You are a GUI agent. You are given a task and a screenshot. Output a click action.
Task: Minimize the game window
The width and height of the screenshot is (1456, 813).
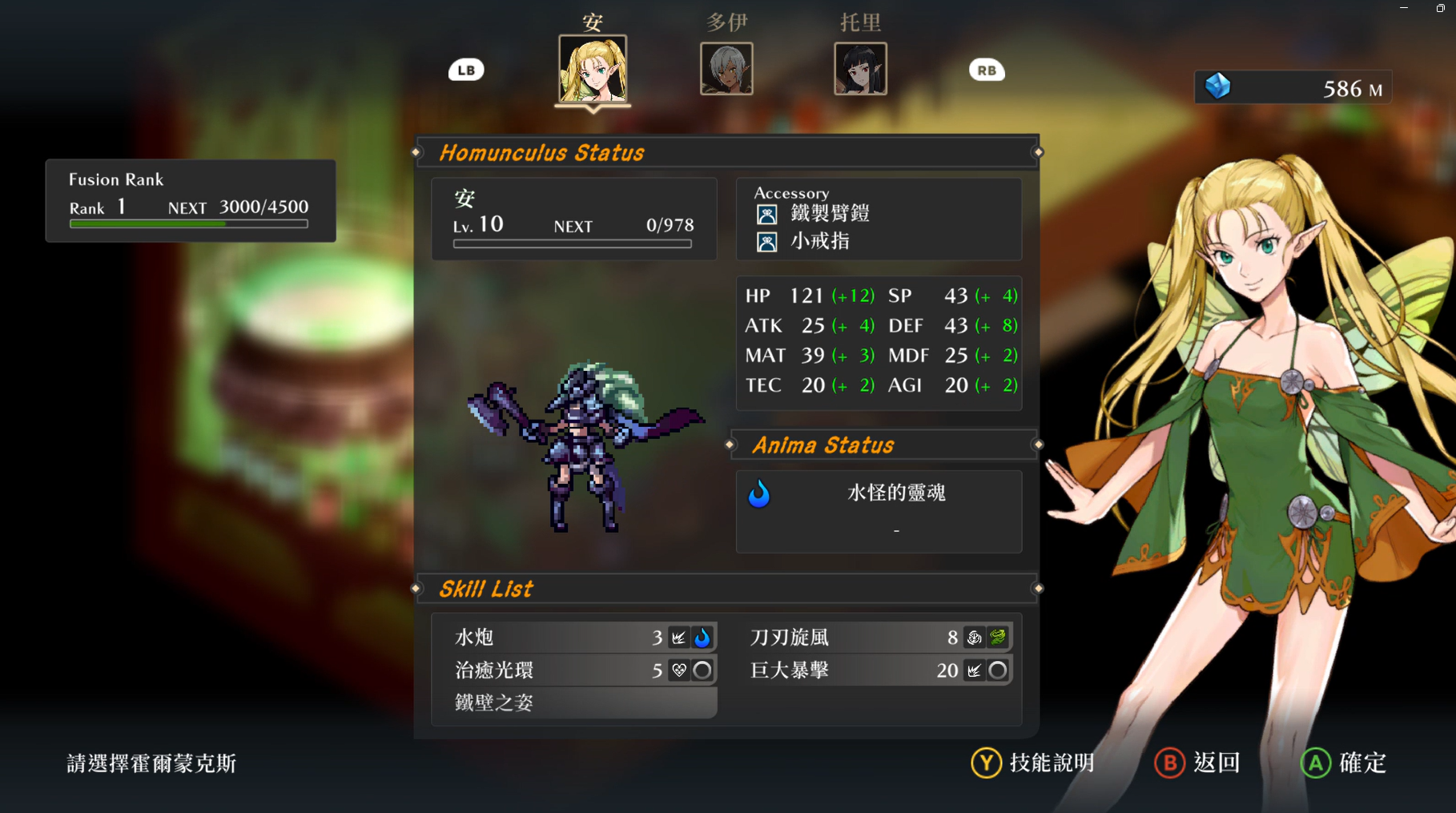click(1404, 8)
